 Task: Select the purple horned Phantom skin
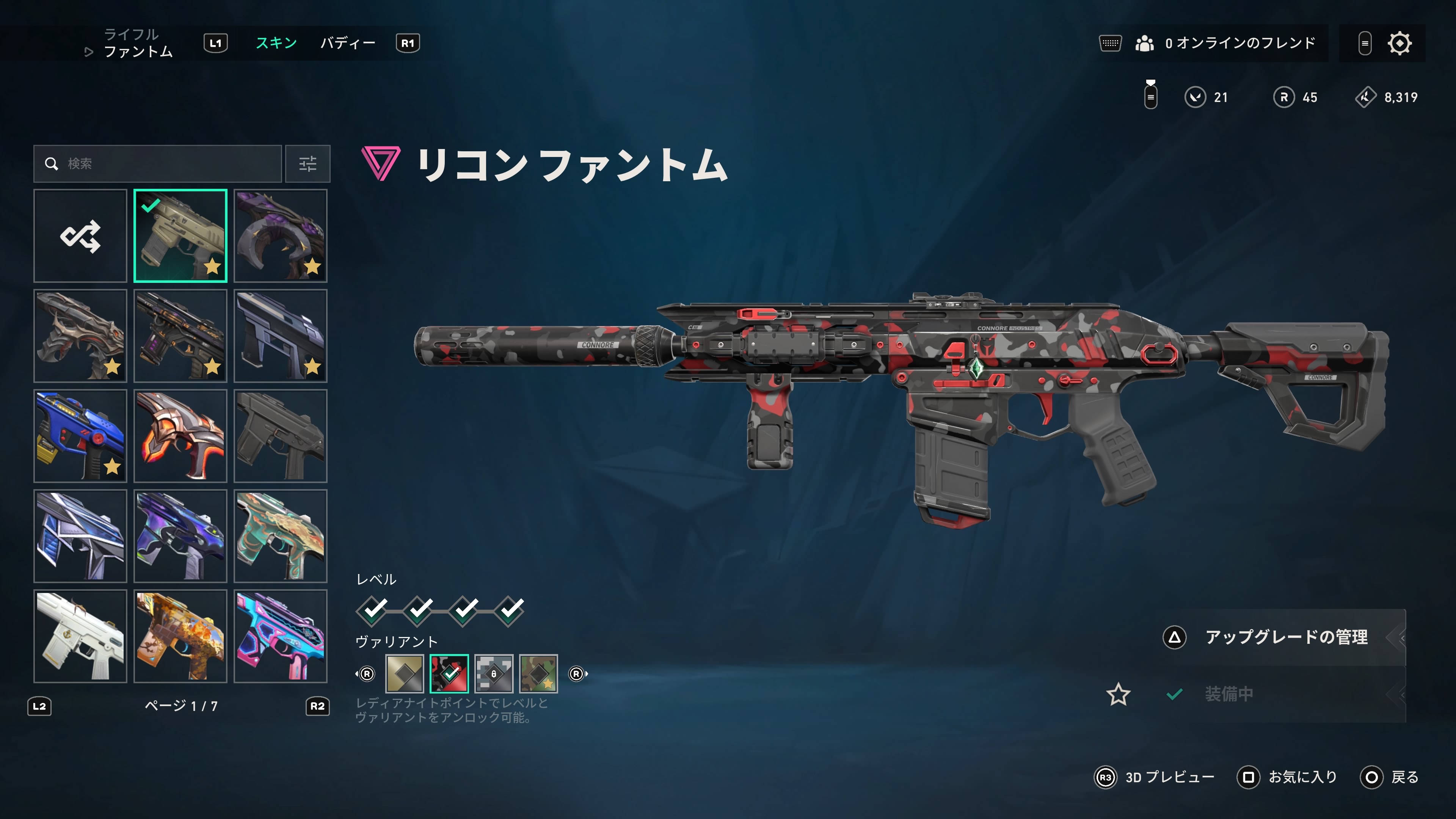tap(280, 236)
